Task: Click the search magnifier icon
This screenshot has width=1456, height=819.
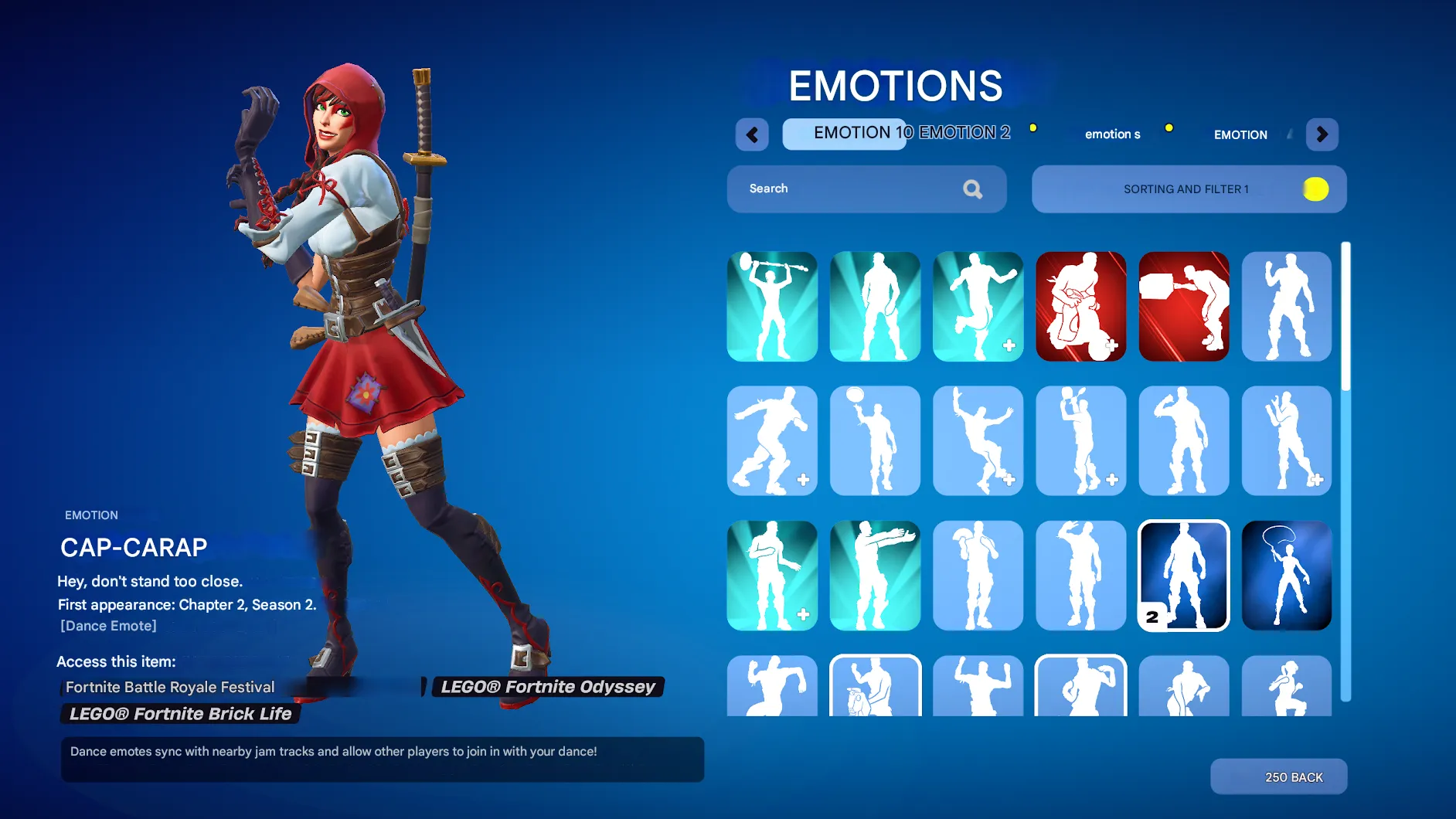Action: (x=972, y=189)
